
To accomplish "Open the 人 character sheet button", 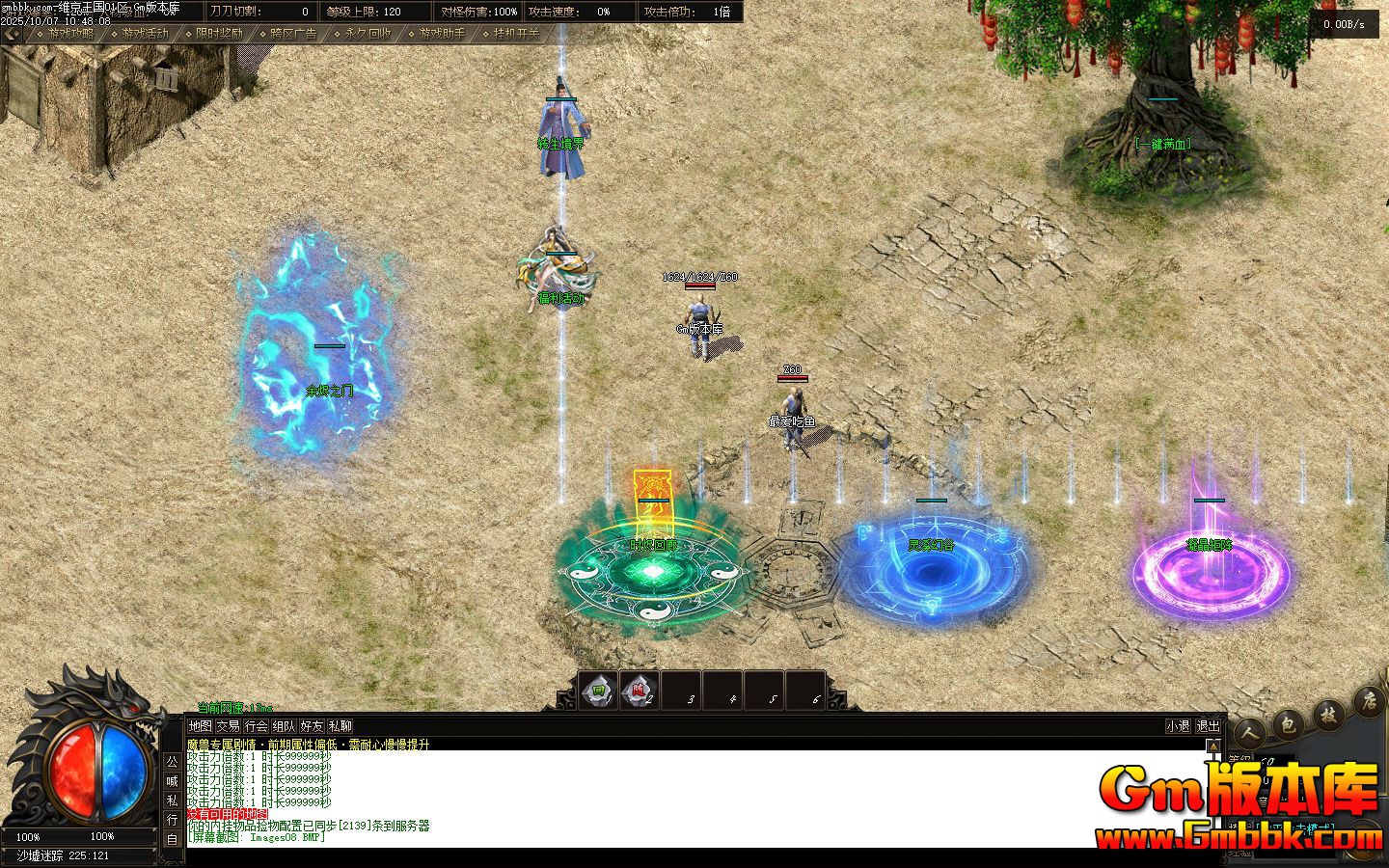I will pos(1250,734).
